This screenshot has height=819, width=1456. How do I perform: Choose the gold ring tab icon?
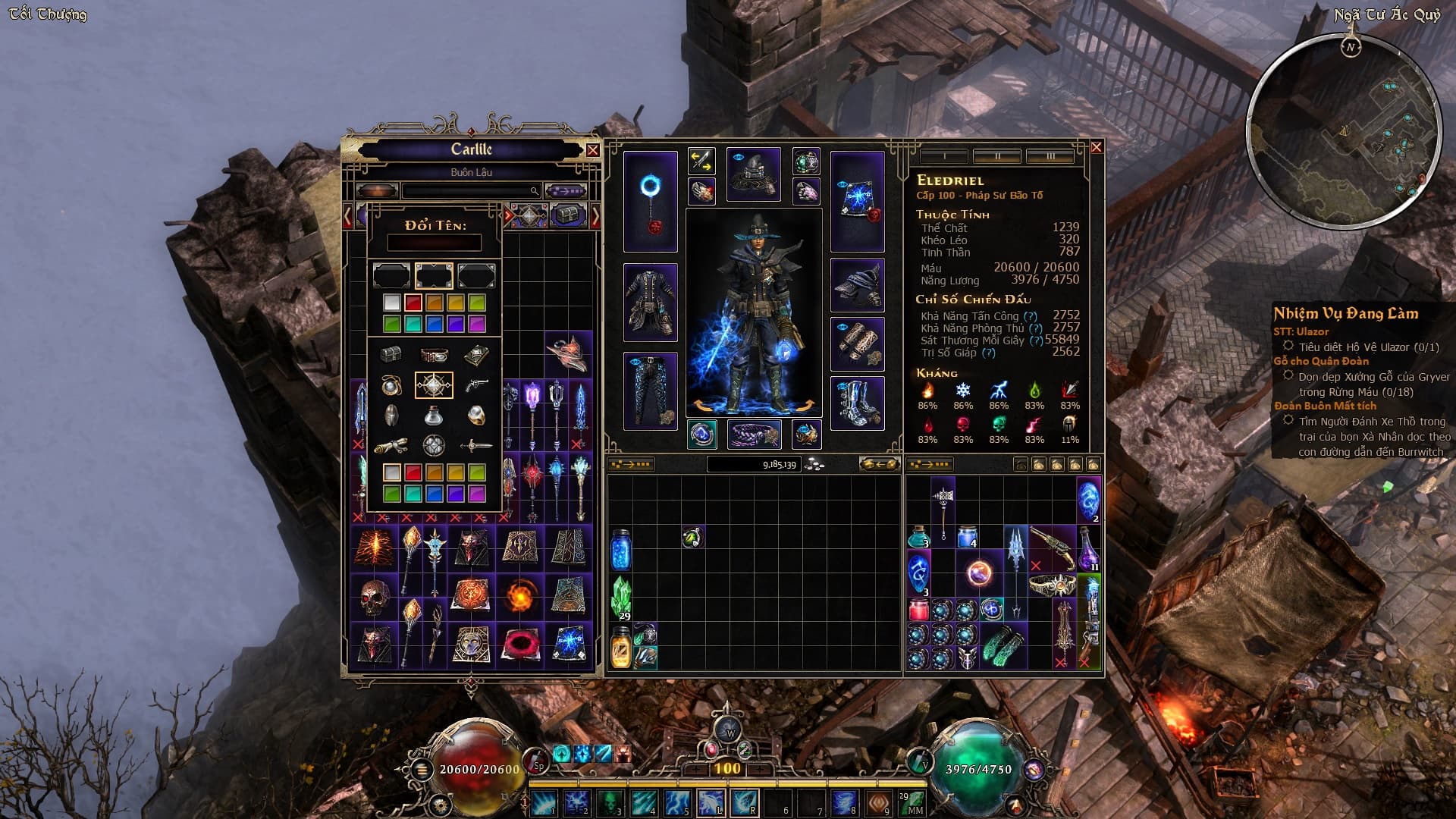(476, 416)
